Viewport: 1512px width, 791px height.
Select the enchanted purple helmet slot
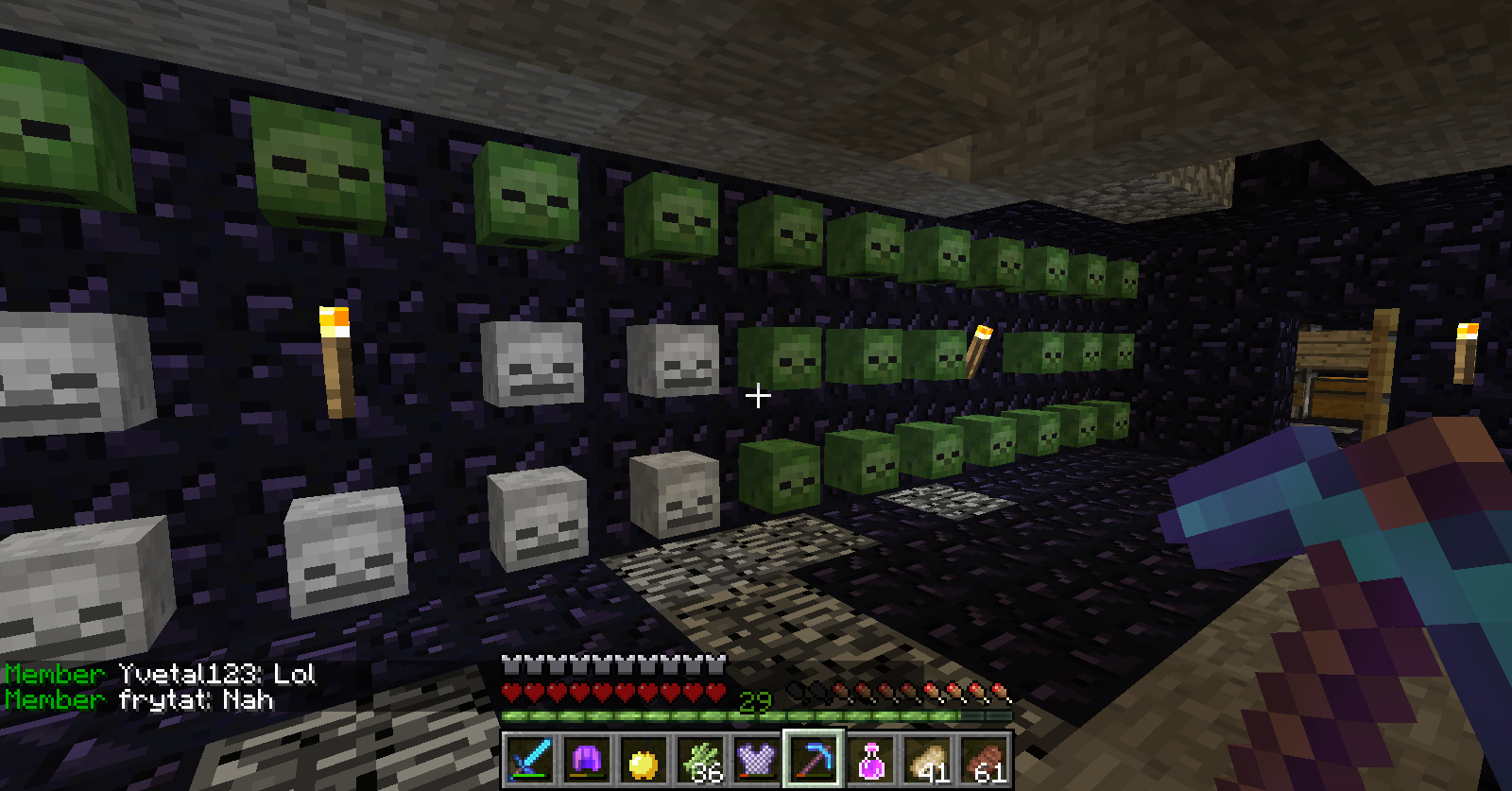(587, 759)
